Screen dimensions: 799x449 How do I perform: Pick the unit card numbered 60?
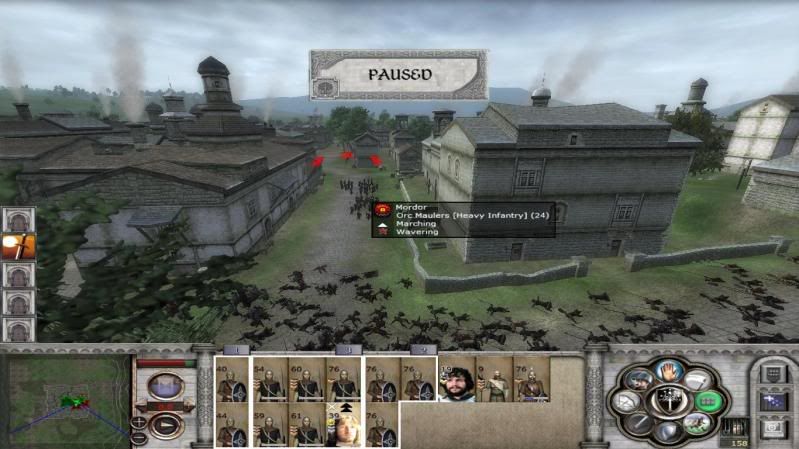pos(307,380)
